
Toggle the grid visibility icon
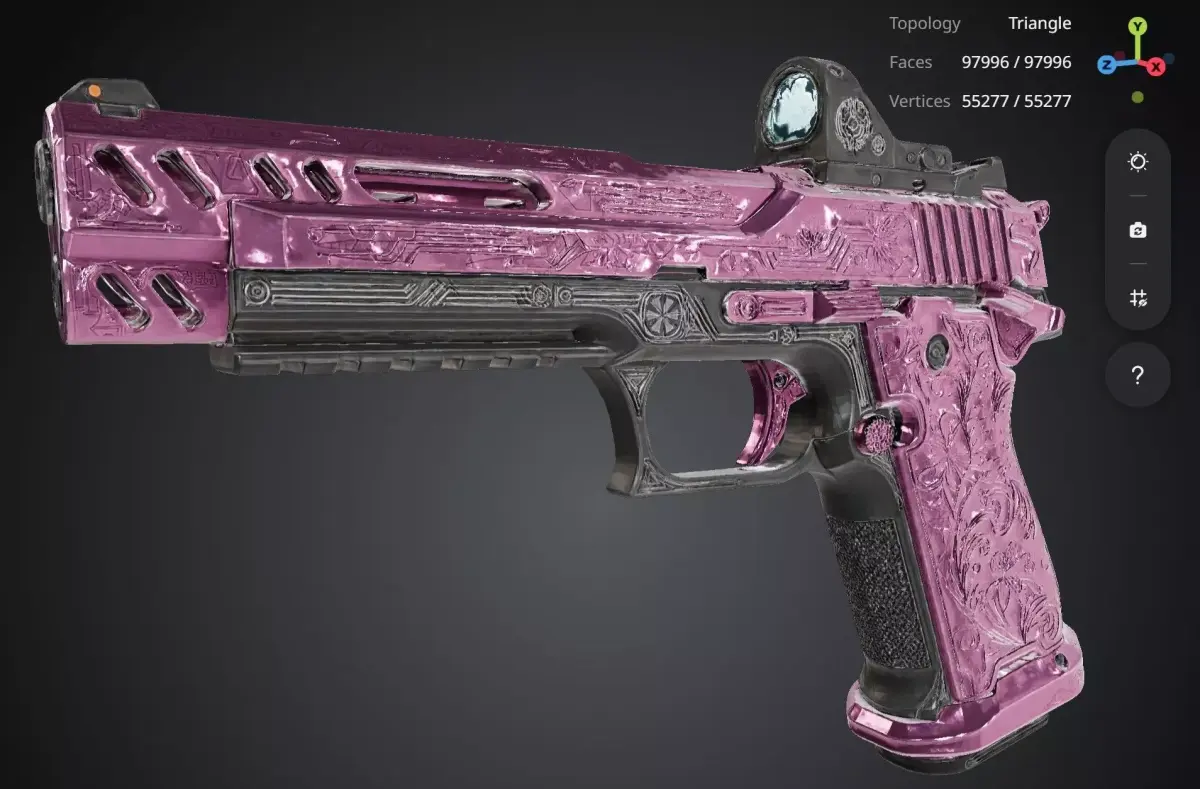pos(1138,298)
